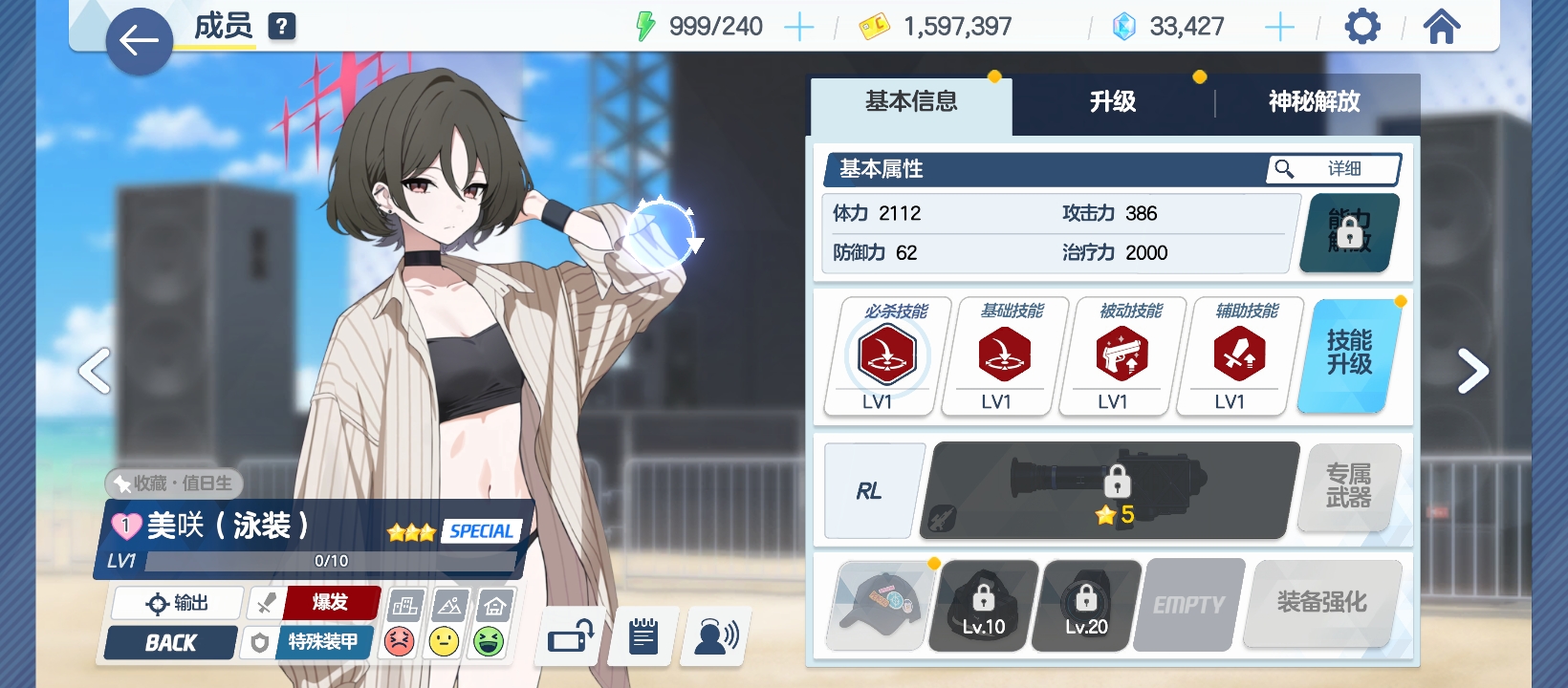
Task: Switch to the 升级 tab
Action: tap(1113, 102)
